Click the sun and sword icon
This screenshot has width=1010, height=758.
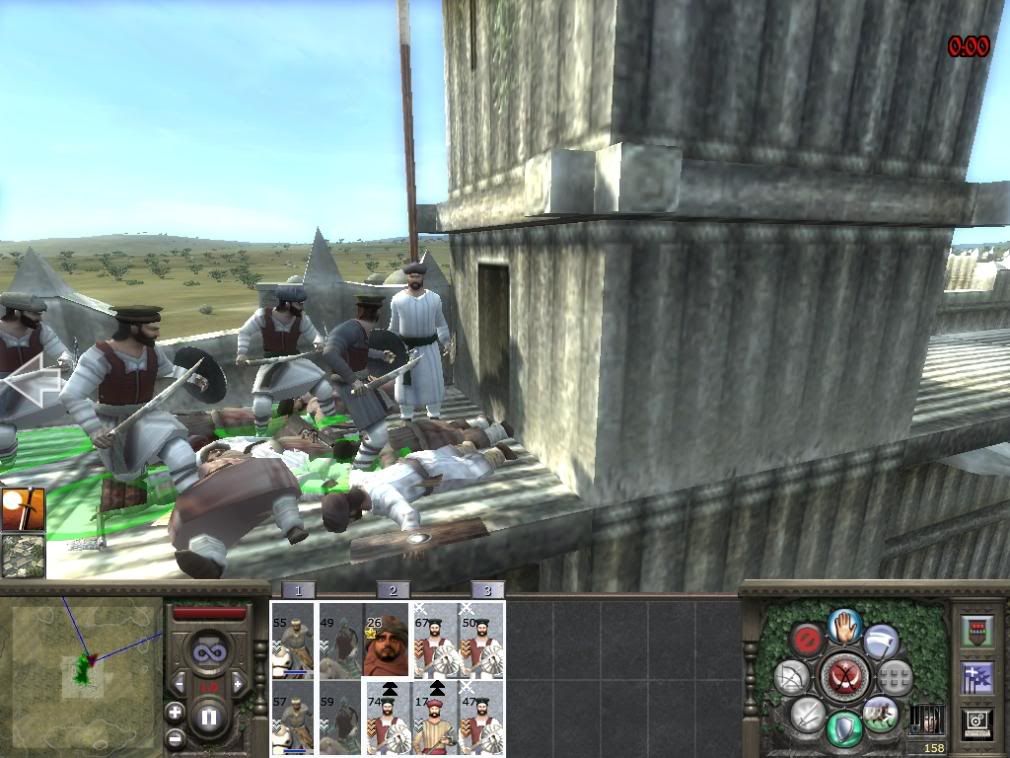point(21,509)
